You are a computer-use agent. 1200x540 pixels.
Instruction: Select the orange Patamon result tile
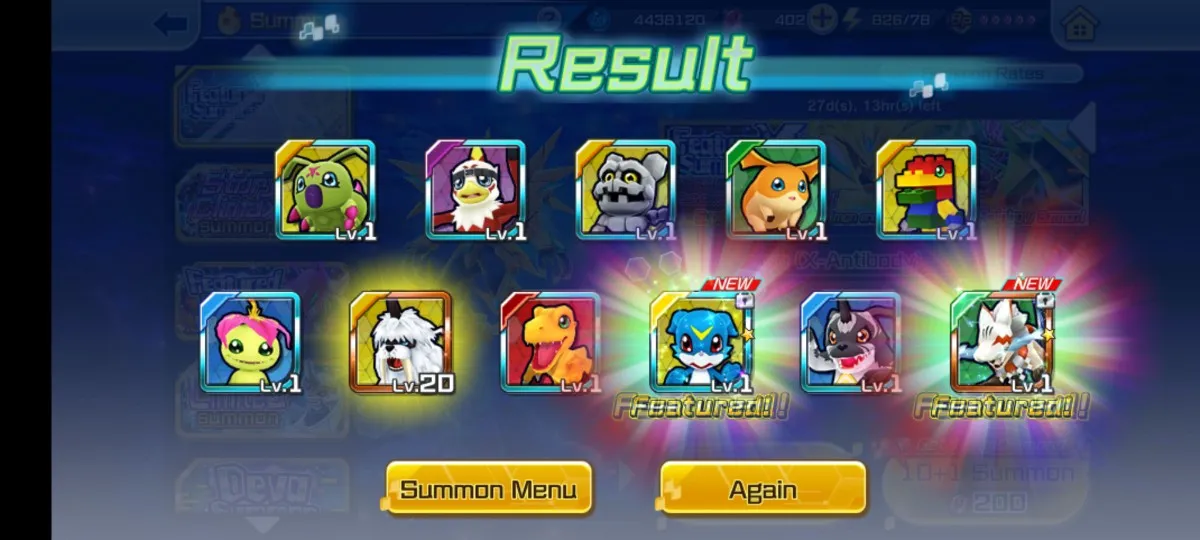pyautogui.click(x=776, y=190)
